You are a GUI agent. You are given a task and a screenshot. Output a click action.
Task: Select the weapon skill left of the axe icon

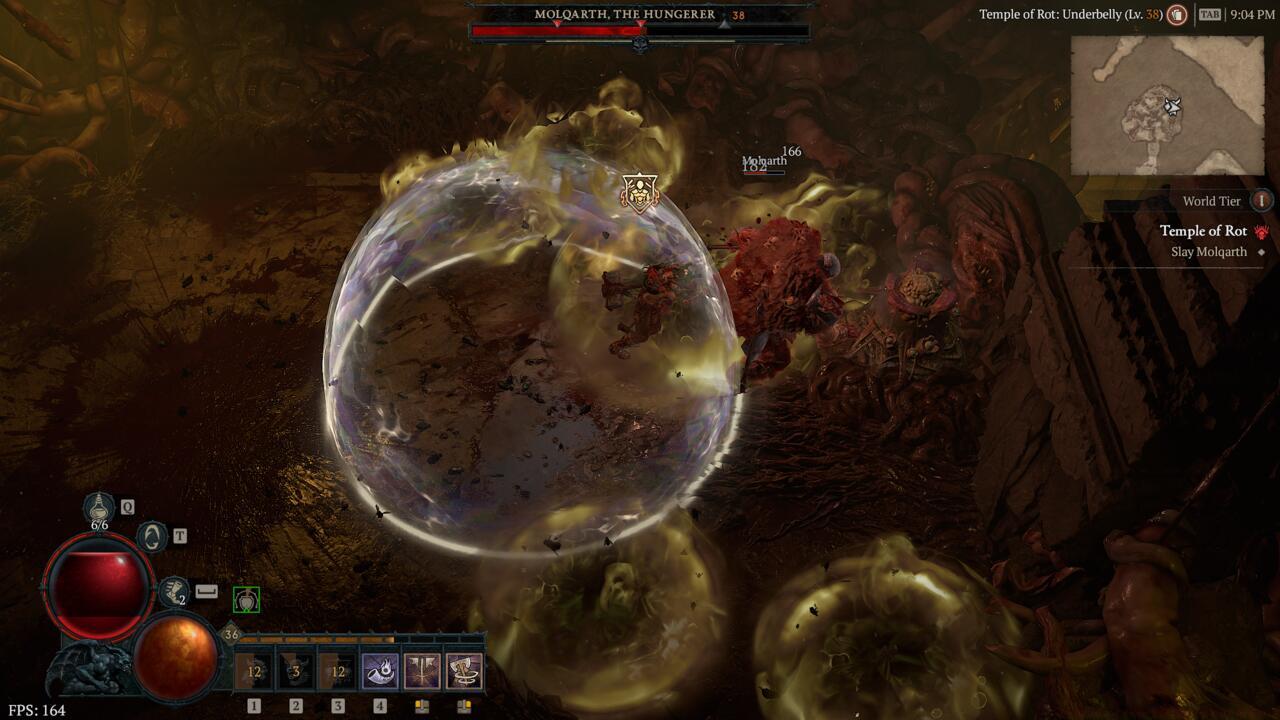(420, 670)
